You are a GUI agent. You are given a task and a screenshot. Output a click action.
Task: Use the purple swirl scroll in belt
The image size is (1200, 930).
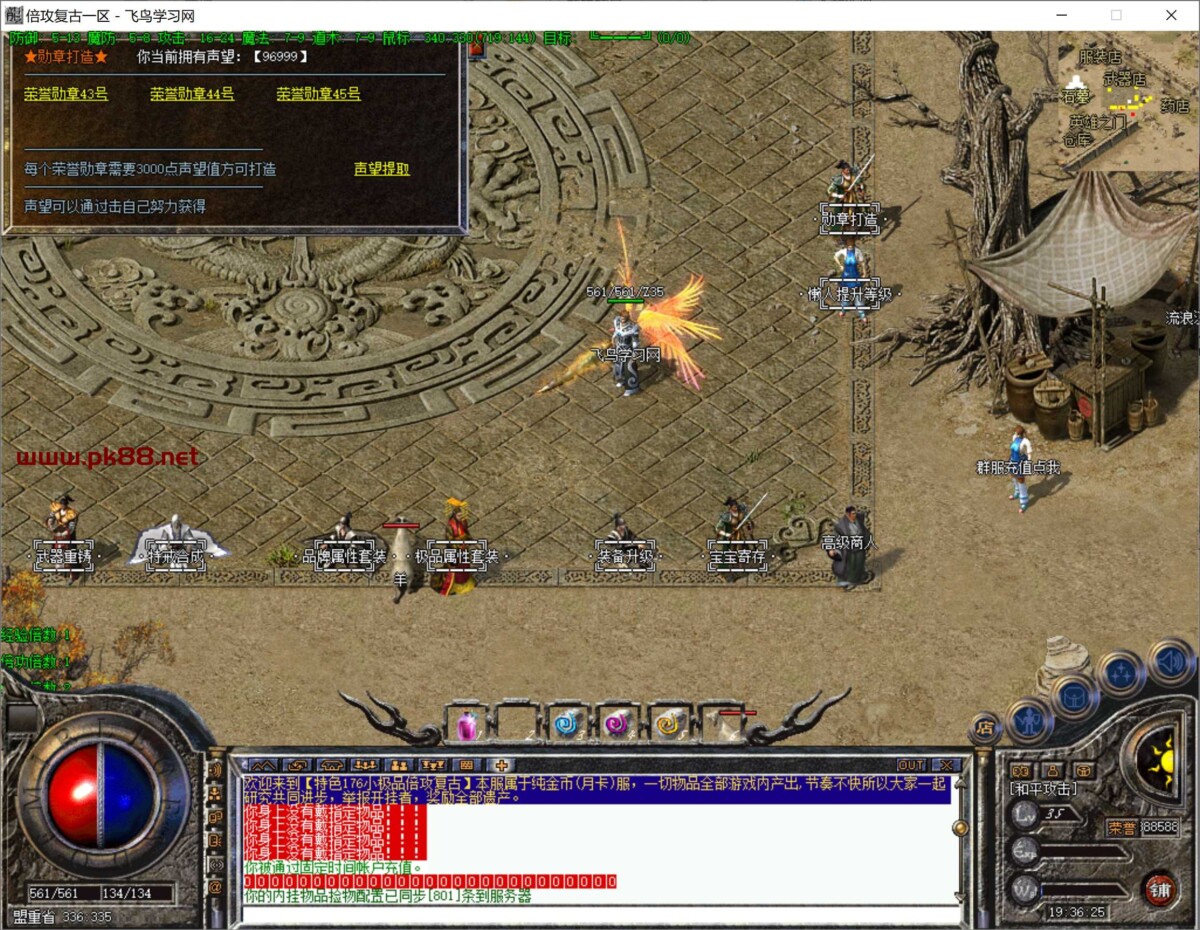617,724
